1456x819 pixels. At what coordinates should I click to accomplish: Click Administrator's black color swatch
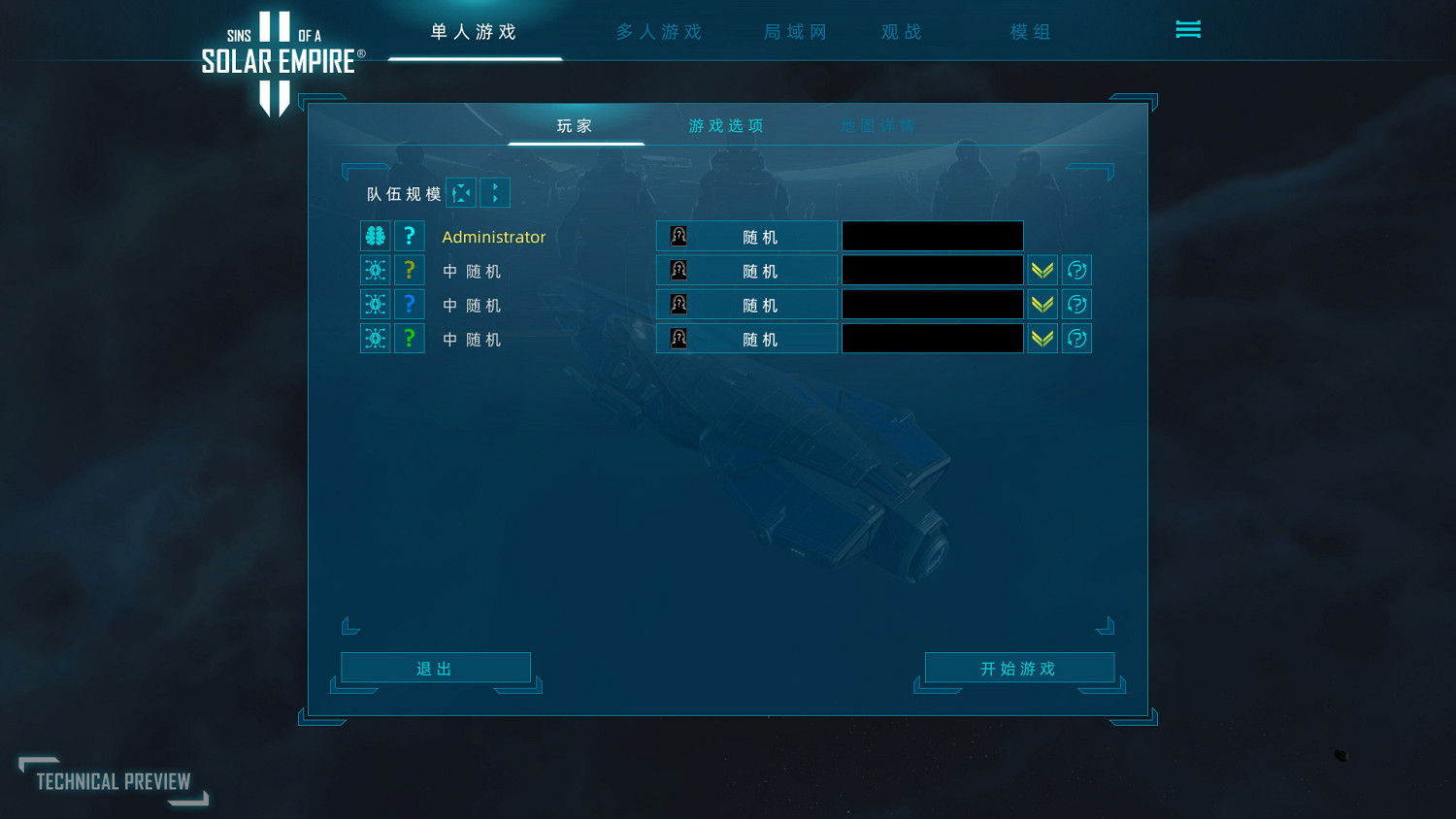(x=932, y=235)
